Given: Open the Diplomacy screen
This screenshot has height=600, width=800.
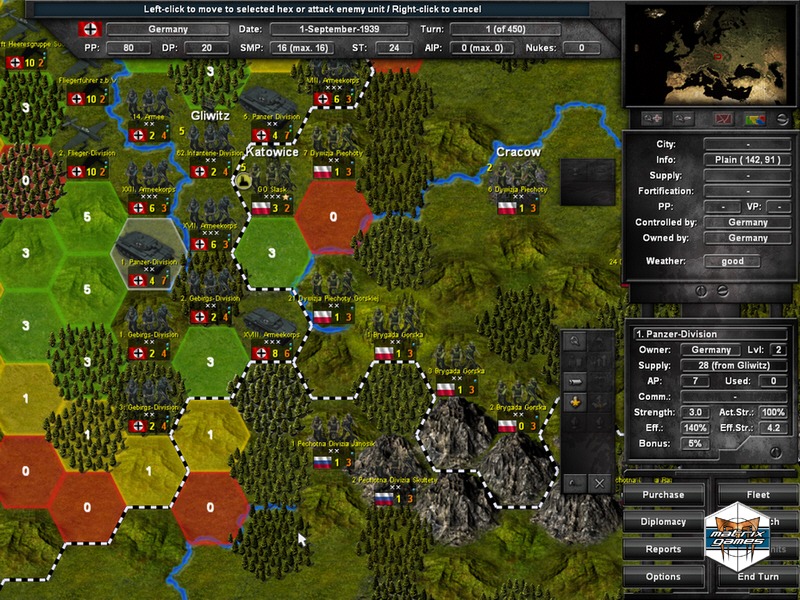Looking at the screenshot, I should (663, 521).
